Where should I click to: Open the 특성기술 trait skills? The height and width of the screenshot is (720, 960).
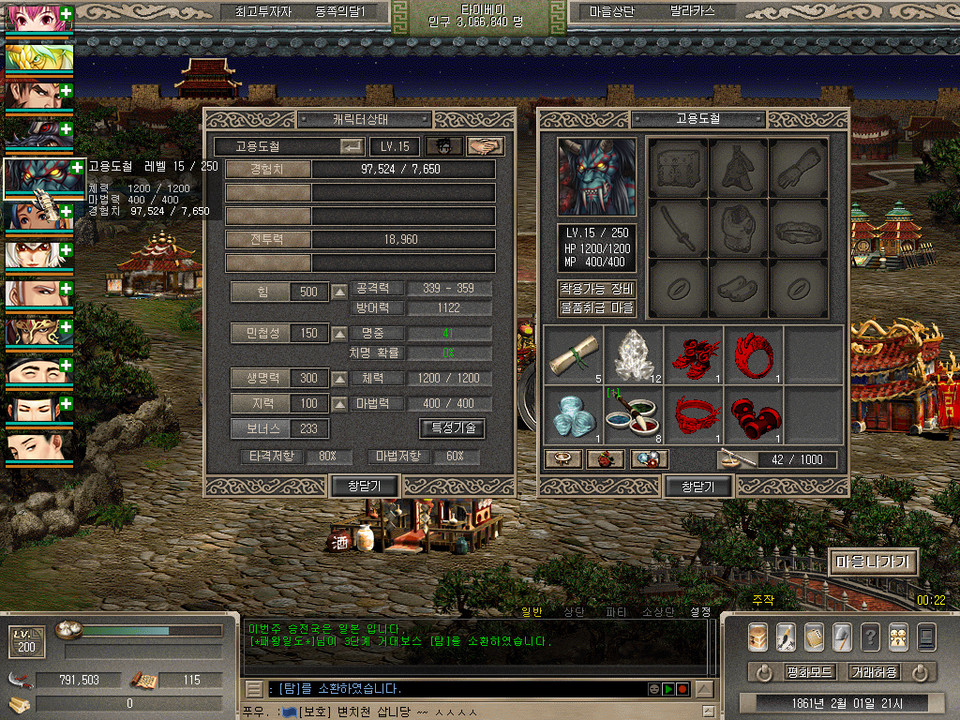452,428
